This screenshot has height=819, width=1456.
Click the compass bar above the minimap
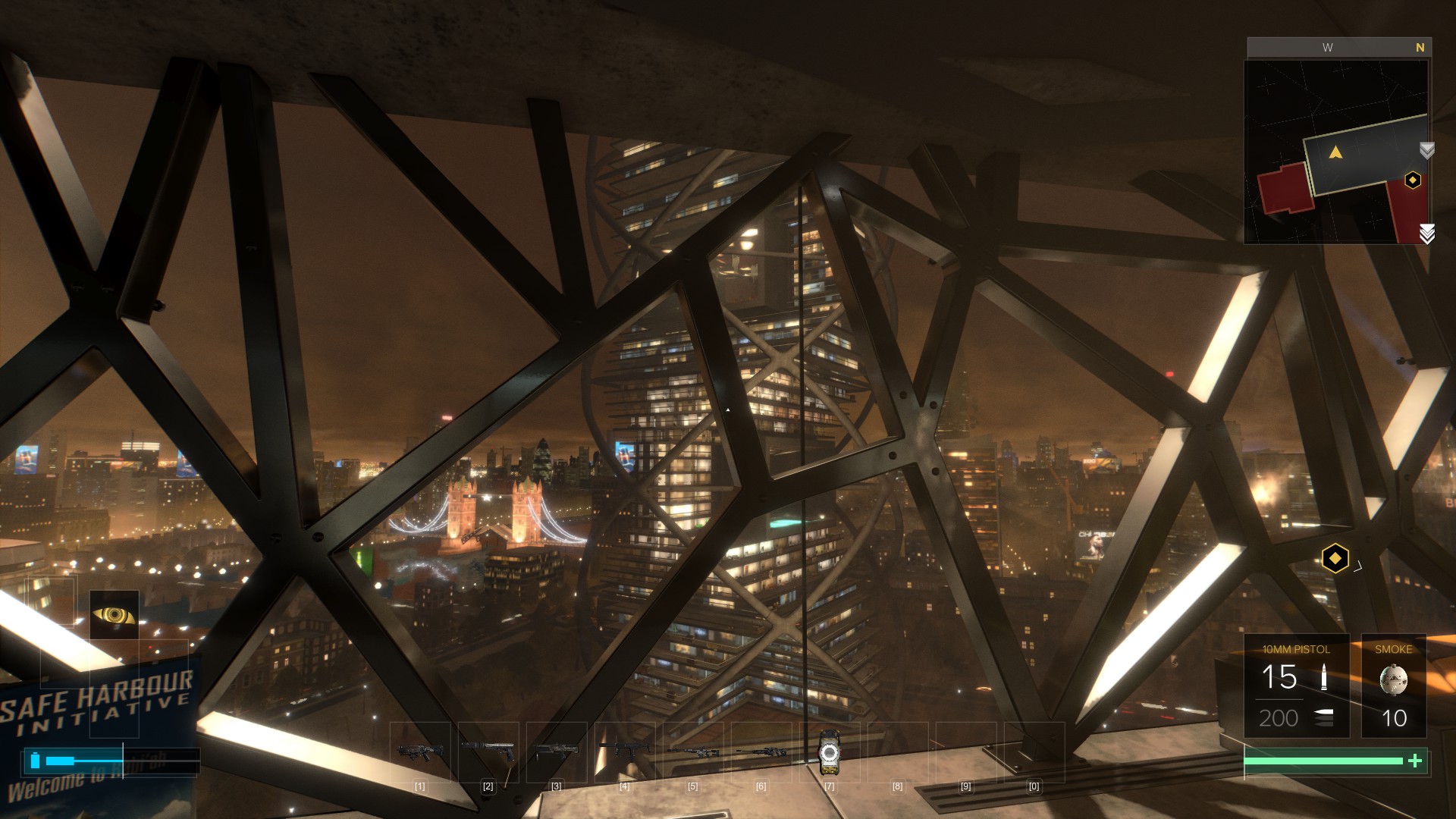(x=1338, y=47)
